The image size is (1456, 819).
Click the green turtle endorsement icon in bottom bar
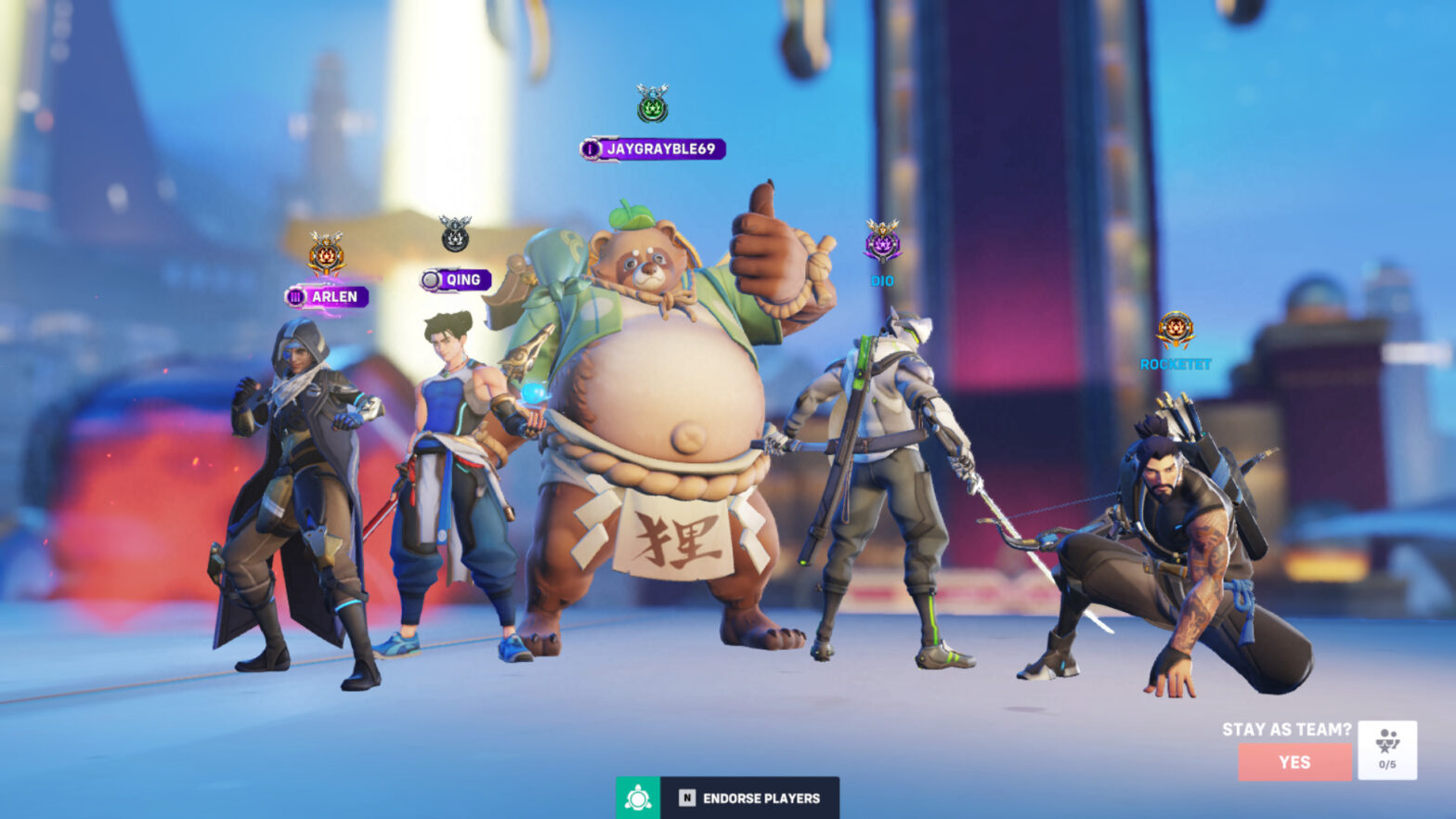[x=638, y=797]
